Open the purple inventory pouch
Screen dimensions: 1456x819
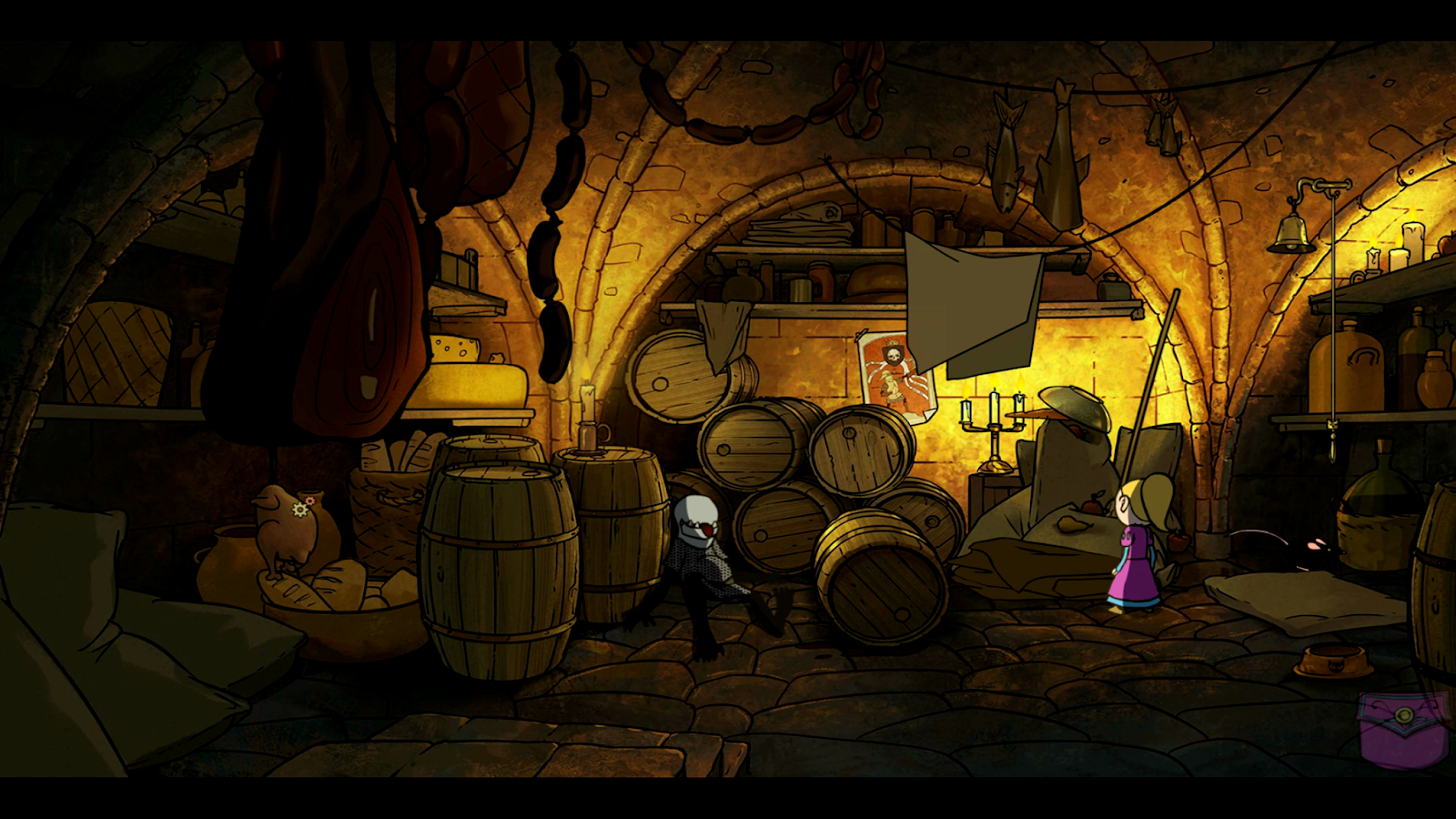click(x=1402, y=730)
